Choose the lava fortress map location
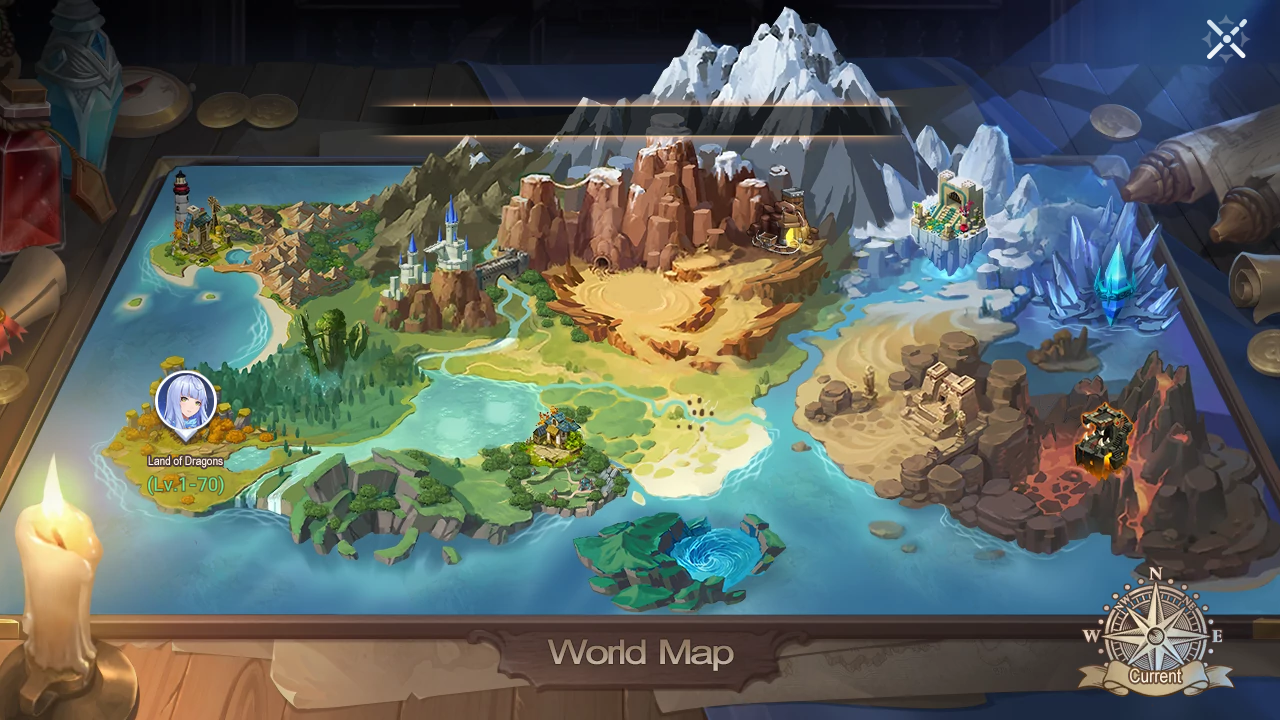The image size is (1280, 720). [1104, 436]
